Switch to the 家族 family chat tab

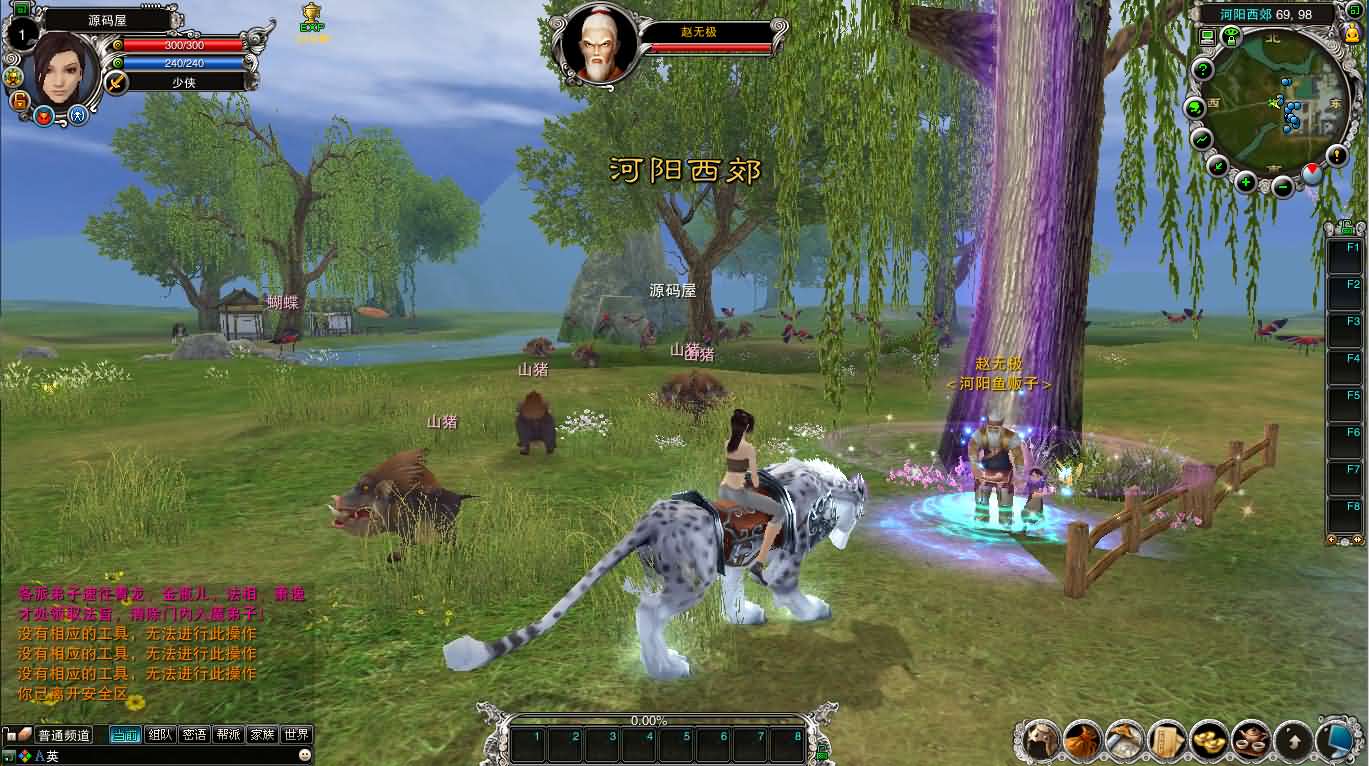262,734
